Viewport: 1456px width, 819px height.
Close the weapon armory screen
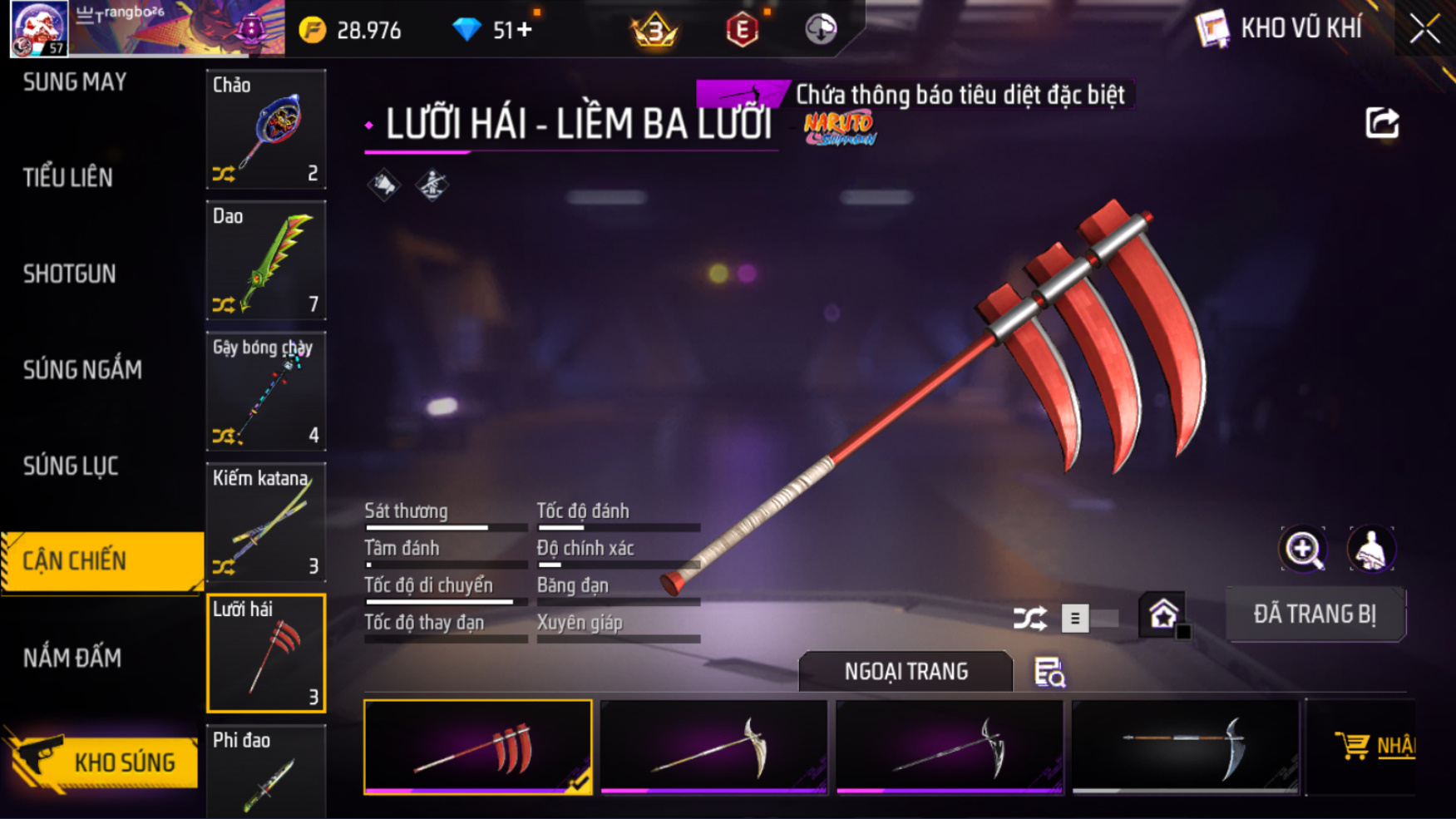coord(1424,29)
